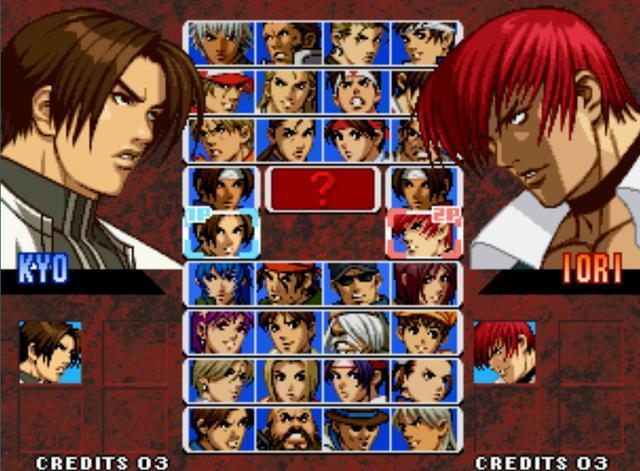Viewport: 640px width, 471px height.
Task: Select long-haired blonde Blue Mary portrait
Action: pyautogui.click(x=290, y=379)
